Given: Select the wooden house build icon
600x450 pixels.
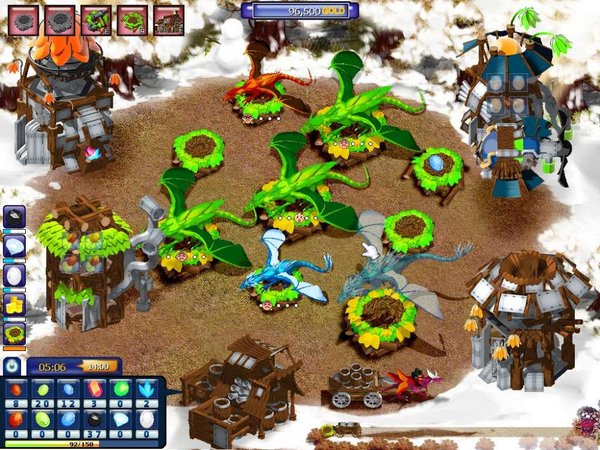Looking at the screenshot, I should (x=168, y=18).
